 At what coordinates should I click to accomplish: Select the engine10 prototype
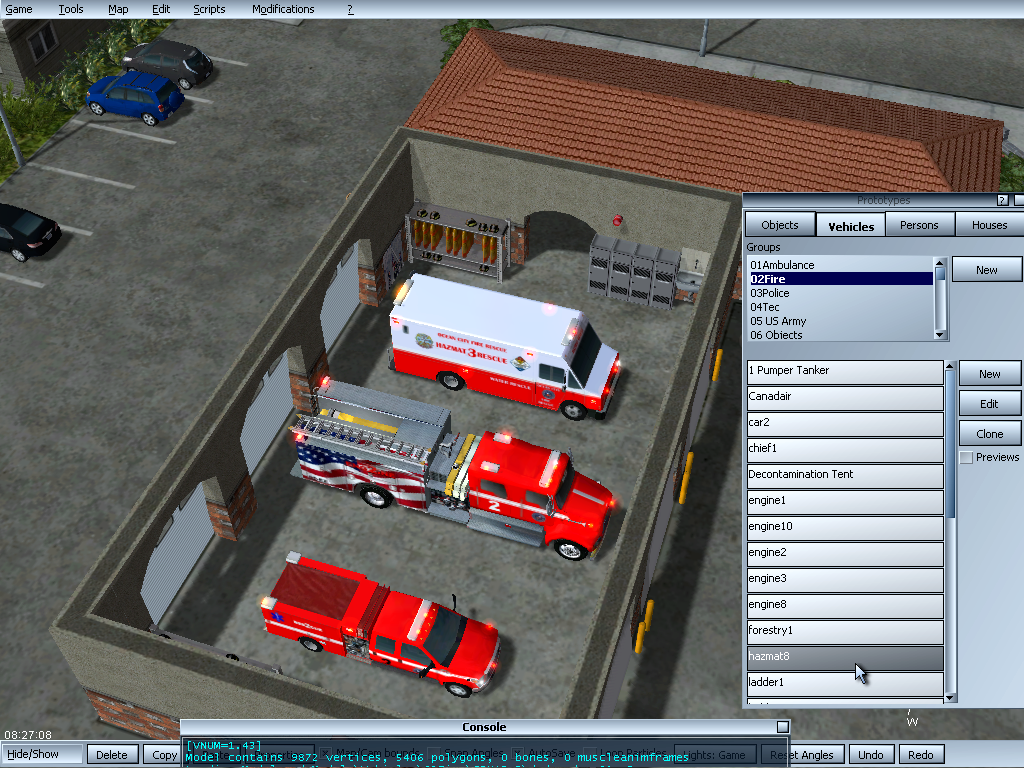[x=845, y=527]
